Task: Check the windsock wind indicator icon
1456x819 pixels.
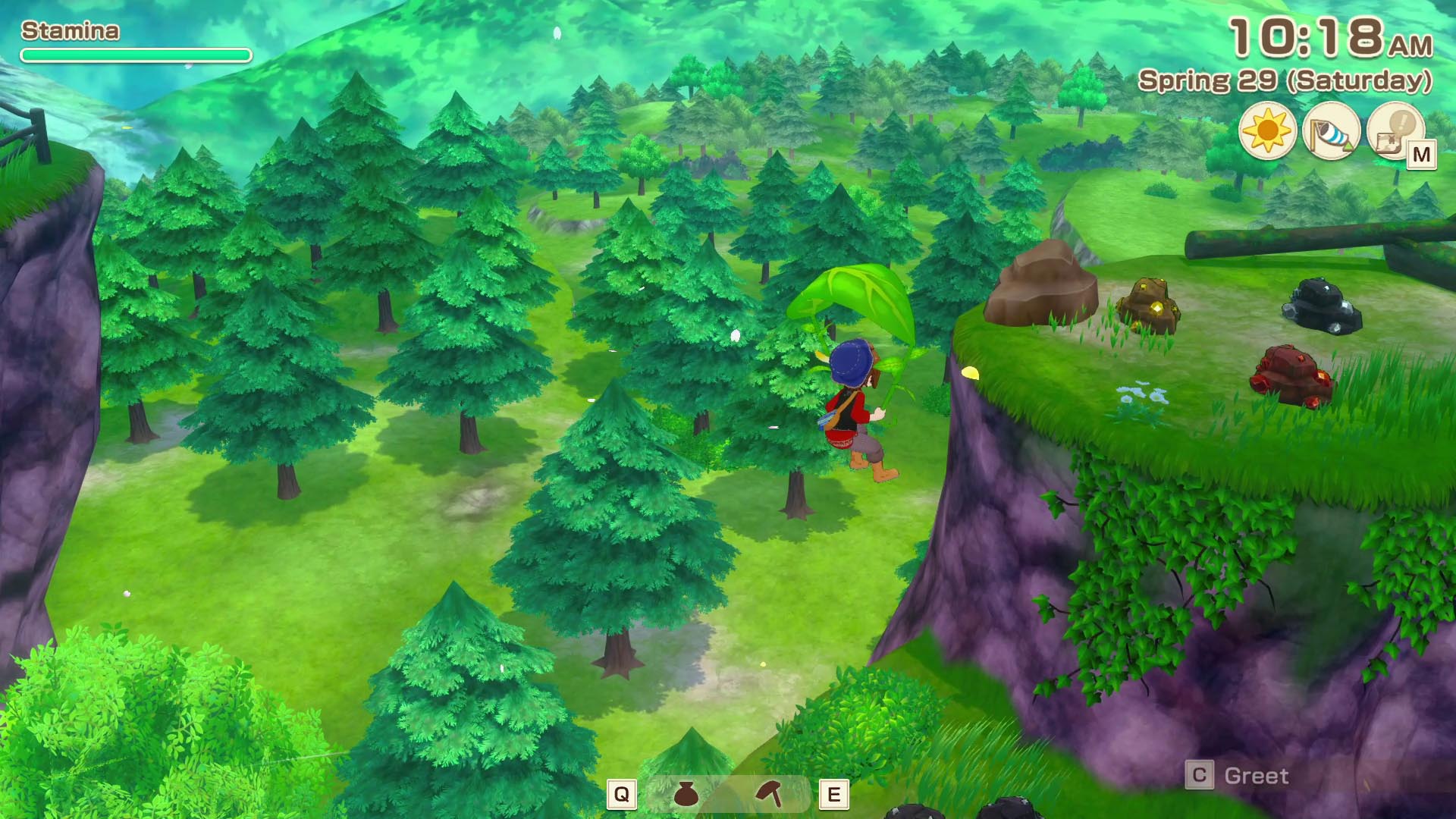Action: click(1331, 131)
